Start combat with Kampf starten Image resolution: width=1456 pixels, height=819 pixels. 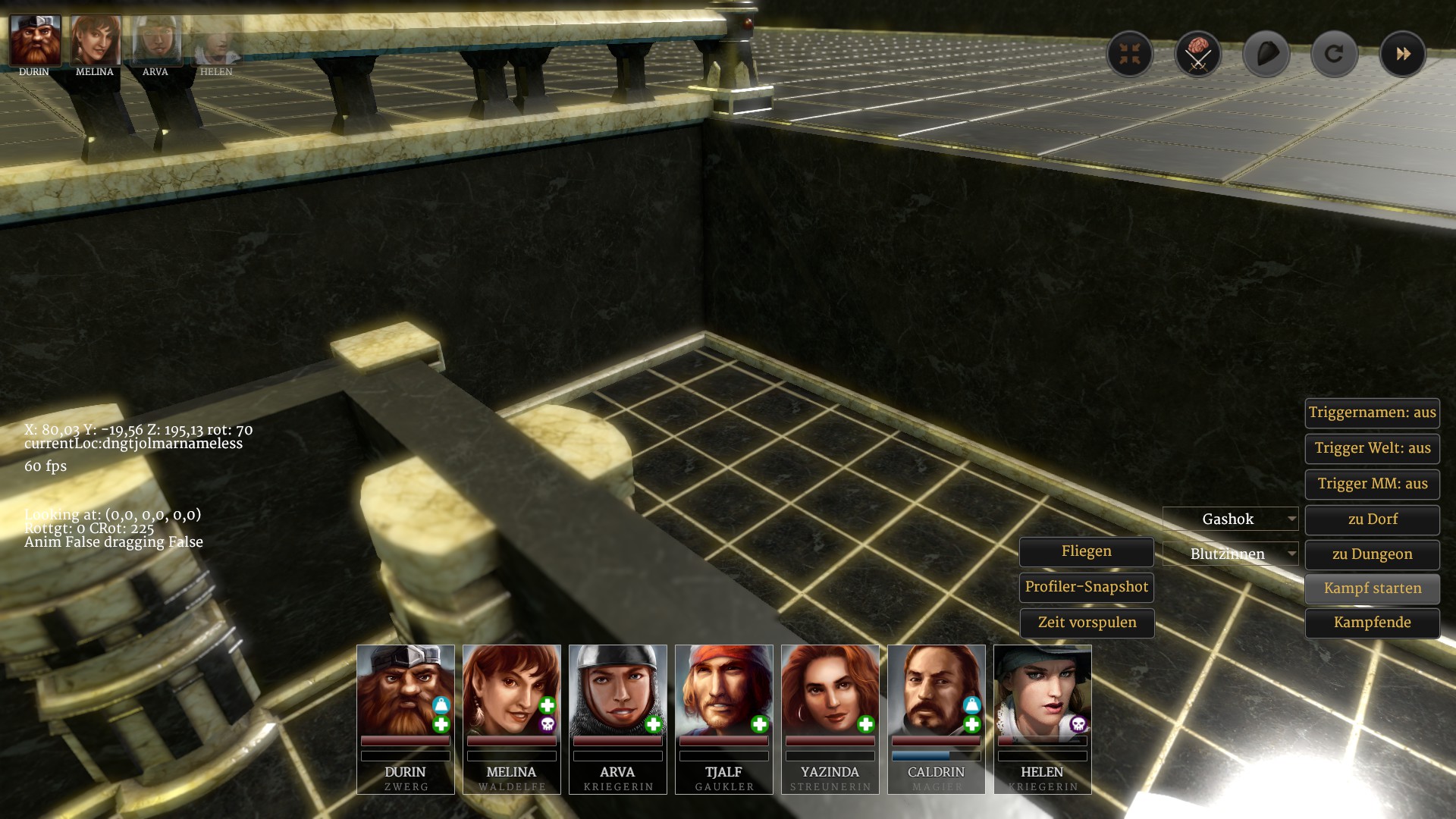[1372, 588]
